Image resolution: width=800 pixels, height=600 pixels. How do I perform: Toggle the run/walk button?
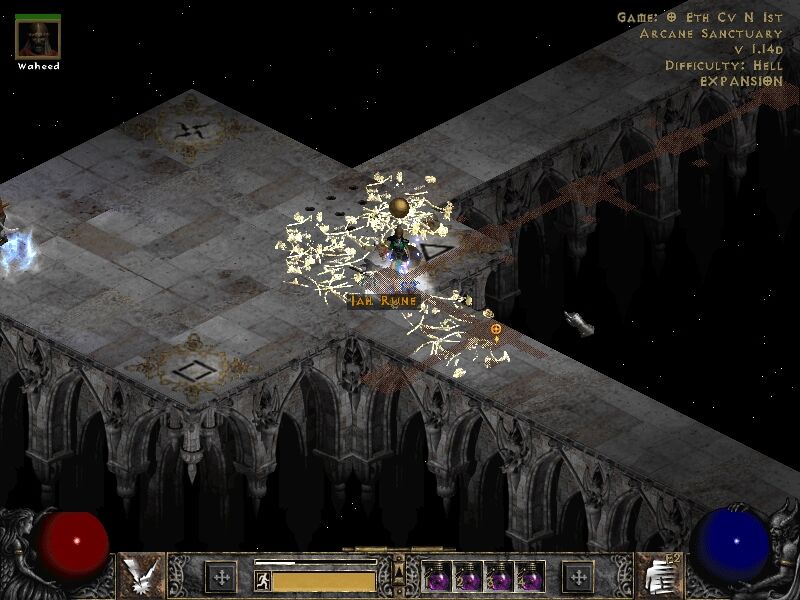click(x=262, y=580)
